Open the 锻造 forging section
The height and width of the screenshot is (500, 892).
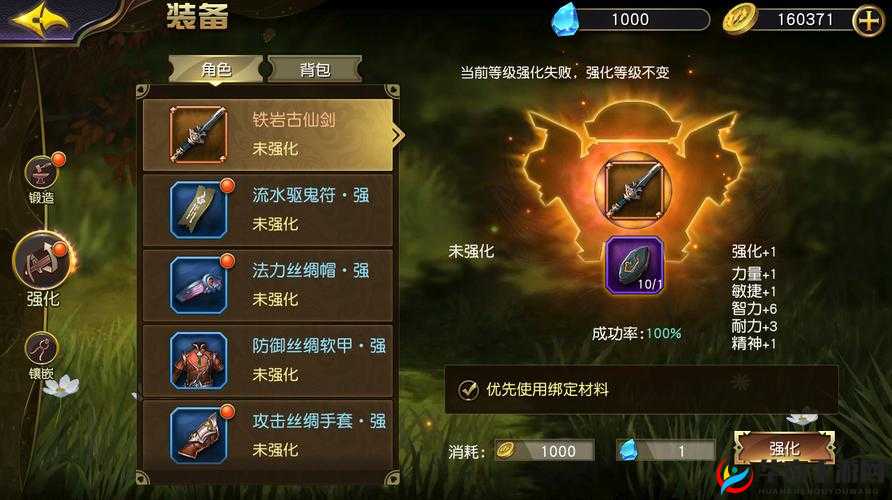41,178
